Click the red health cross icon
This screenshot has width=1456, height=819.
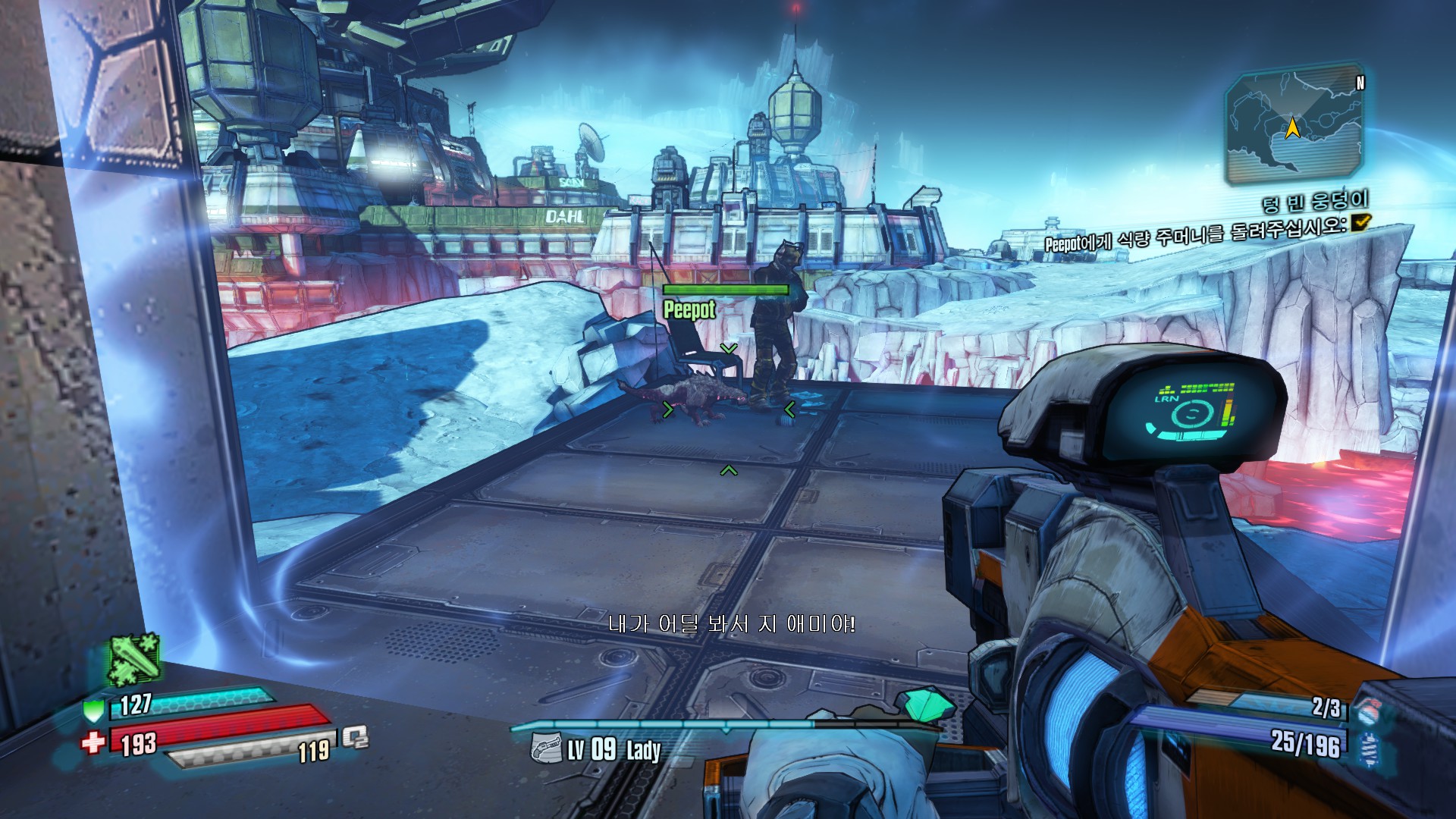point(93,742)
